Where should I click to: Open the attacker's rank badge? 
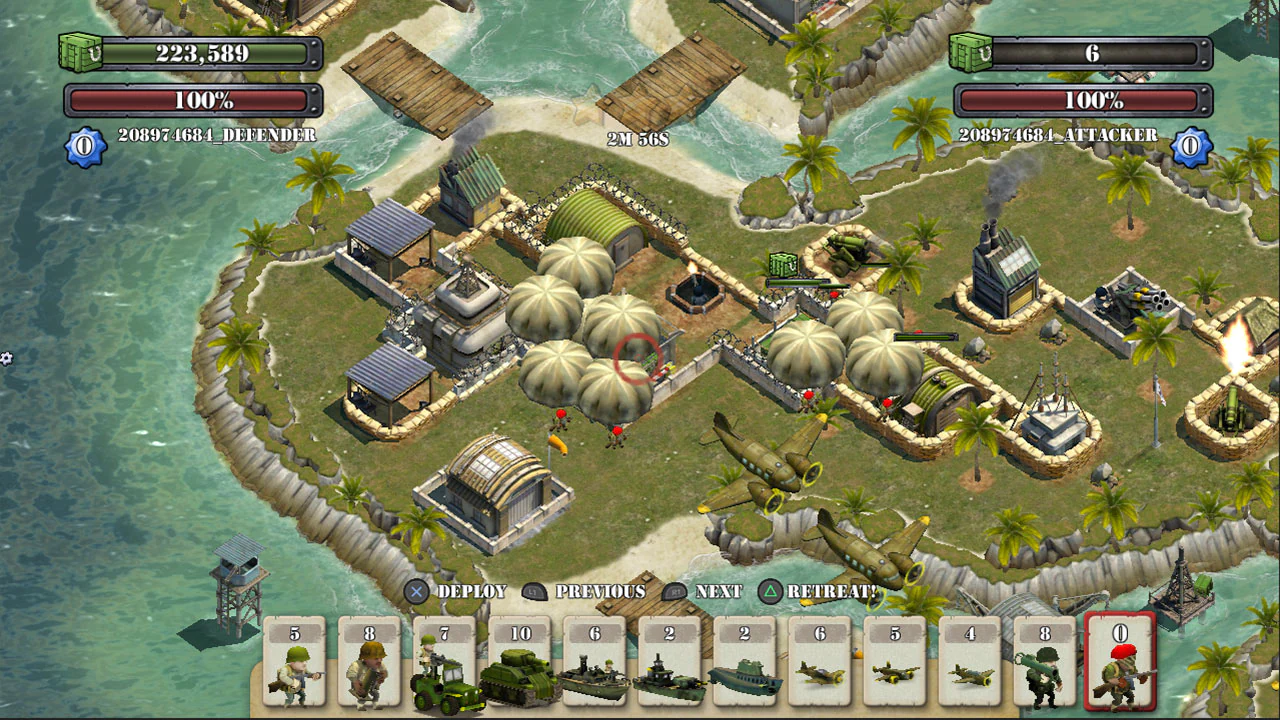click(1190, 145)
